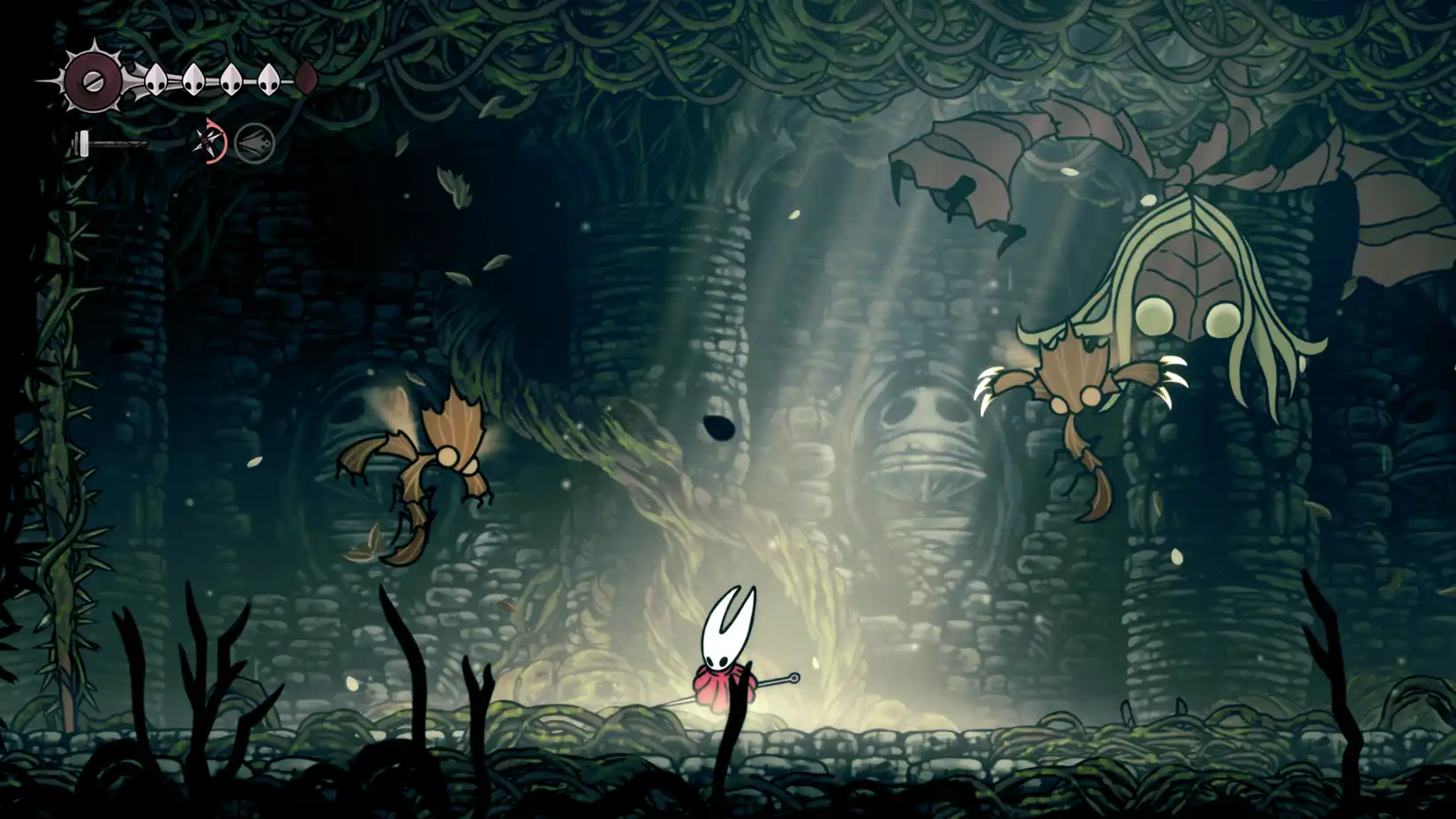Toggle the greyed-out circular ability icon

pos(256,143)
